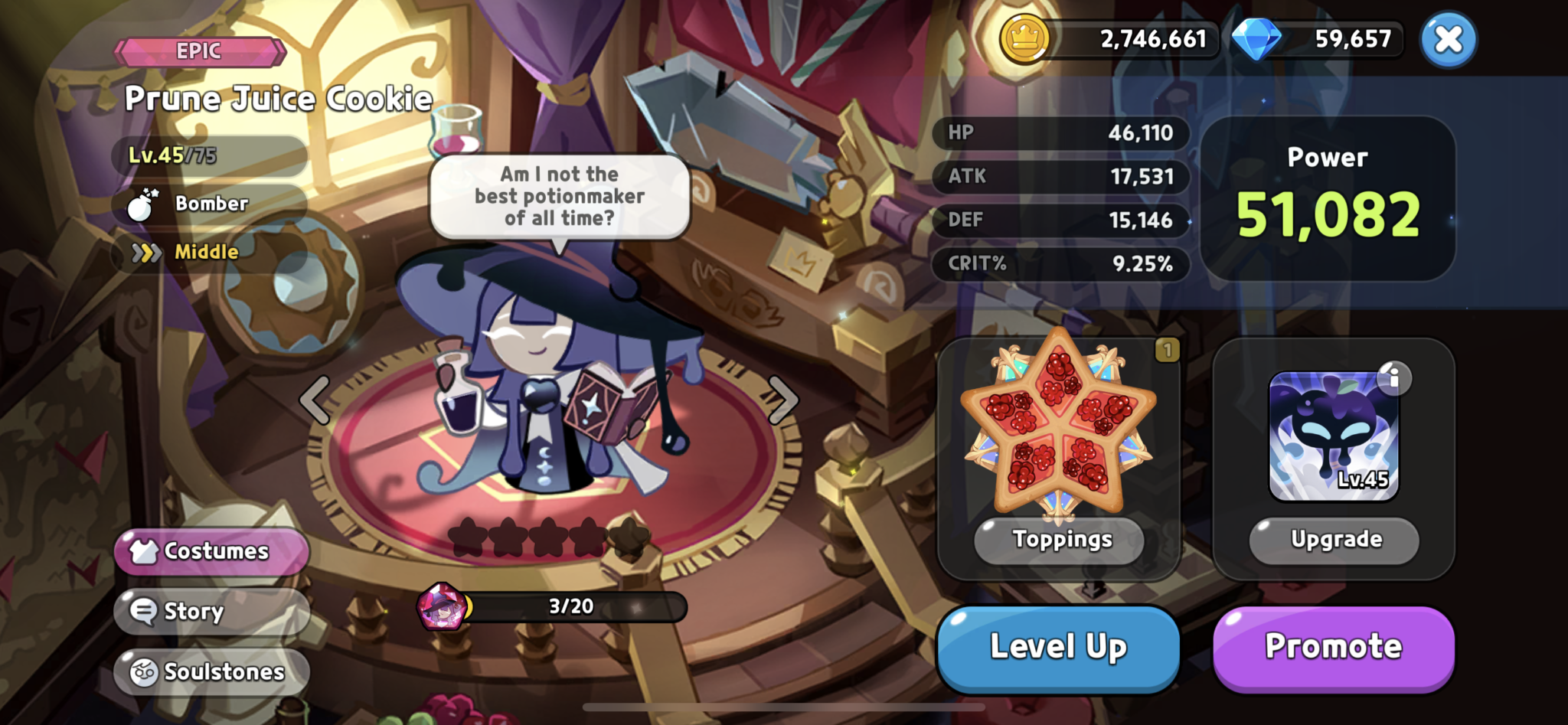Tap the soulstone portrait icon on progress bar

(x=443, y=607)
